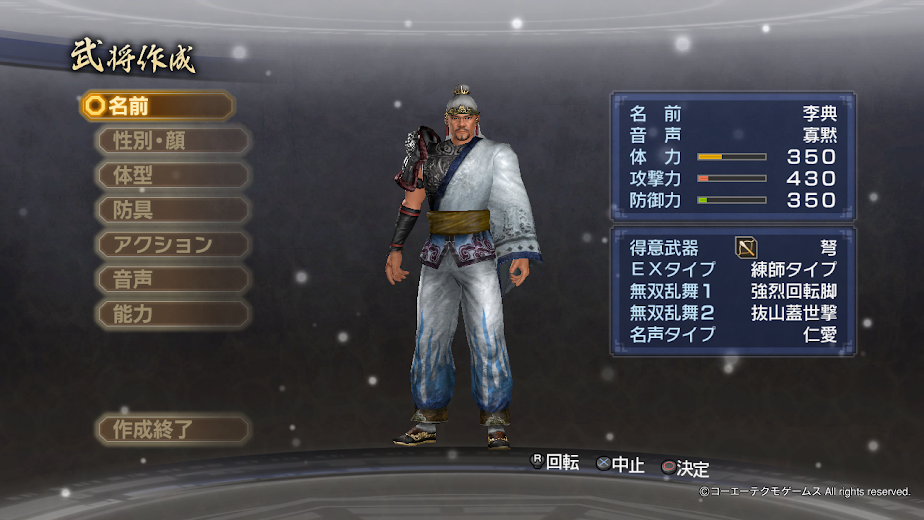Choose the 能力 (Ability) menu entry
The height and width of the screenshot is (520, 924).
(172, 314)
